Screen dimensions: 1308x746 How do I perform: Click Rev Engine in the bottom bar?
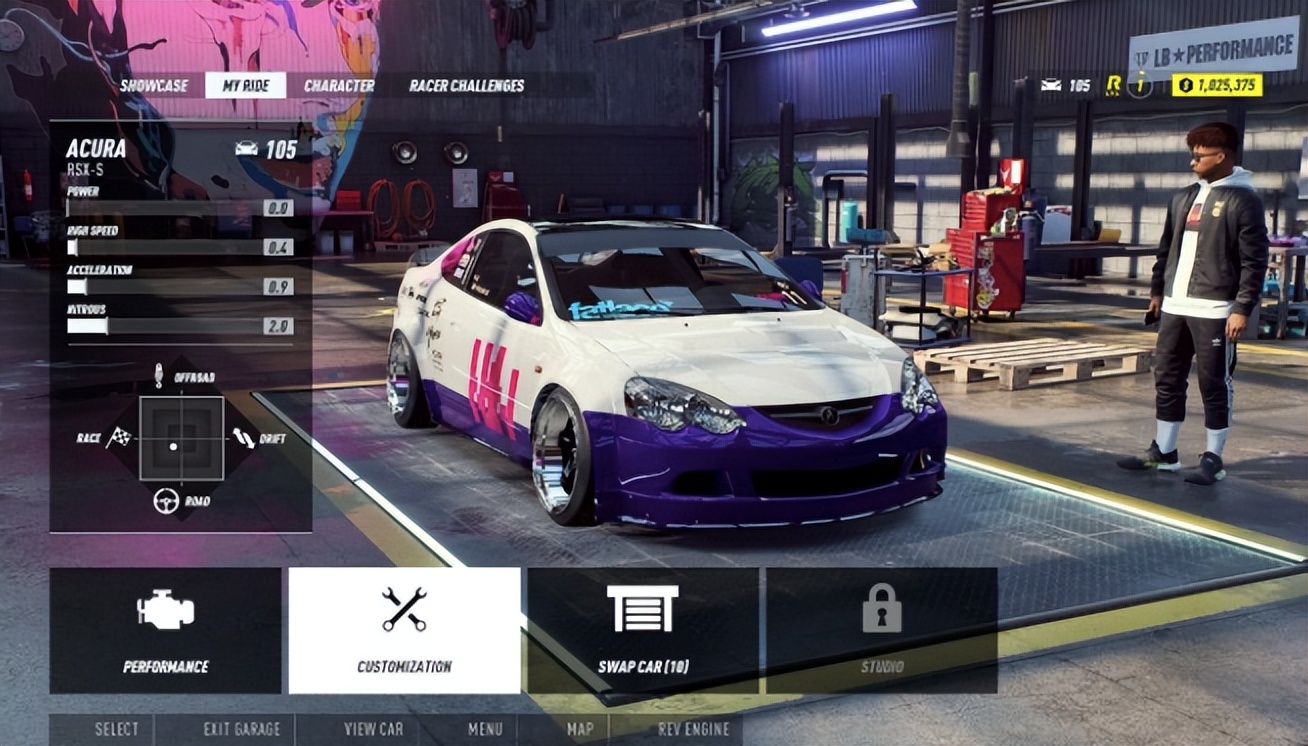click(693, 729)
